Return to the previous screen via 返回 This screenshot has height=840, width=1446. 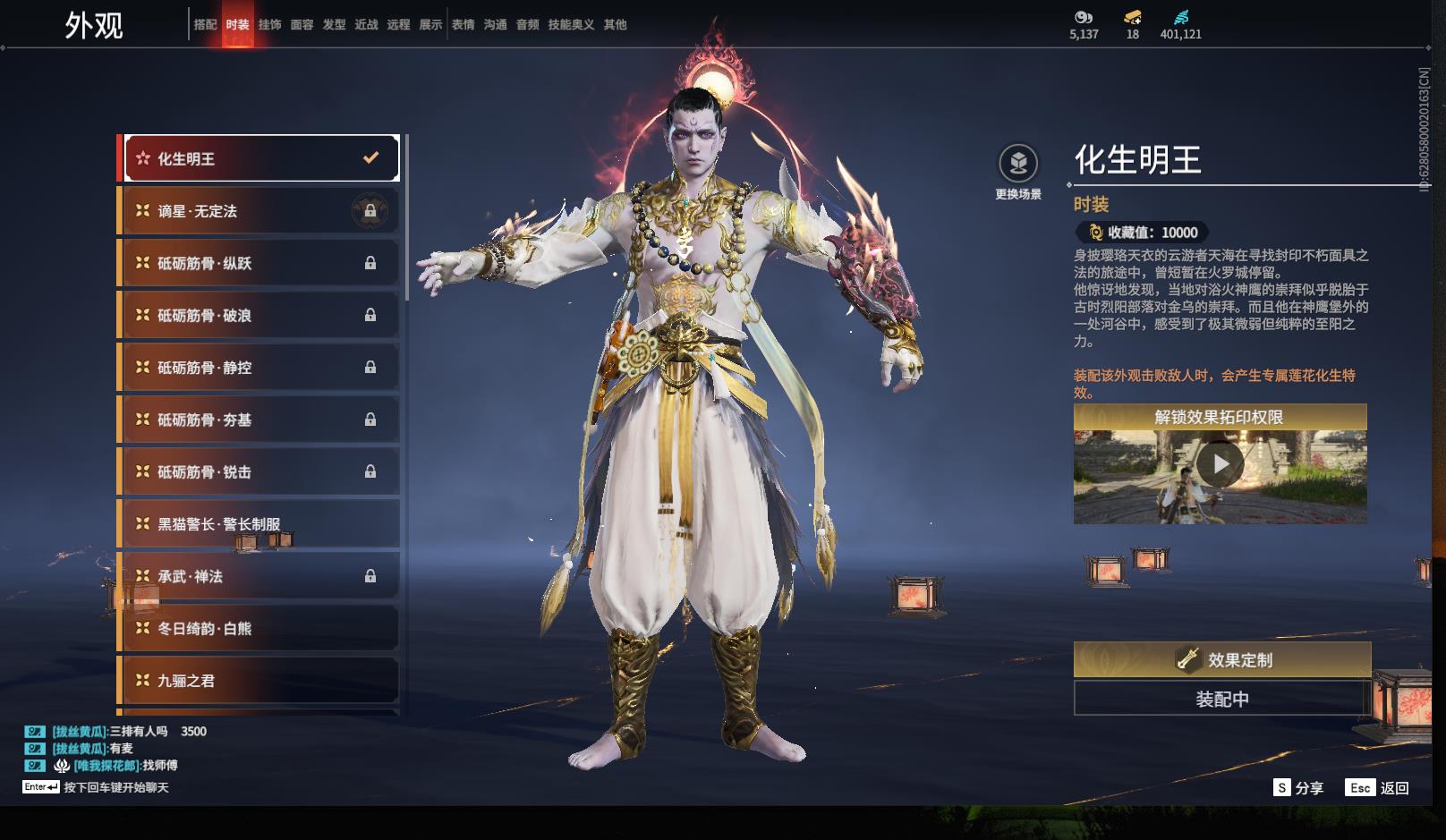pos(1377,787)
